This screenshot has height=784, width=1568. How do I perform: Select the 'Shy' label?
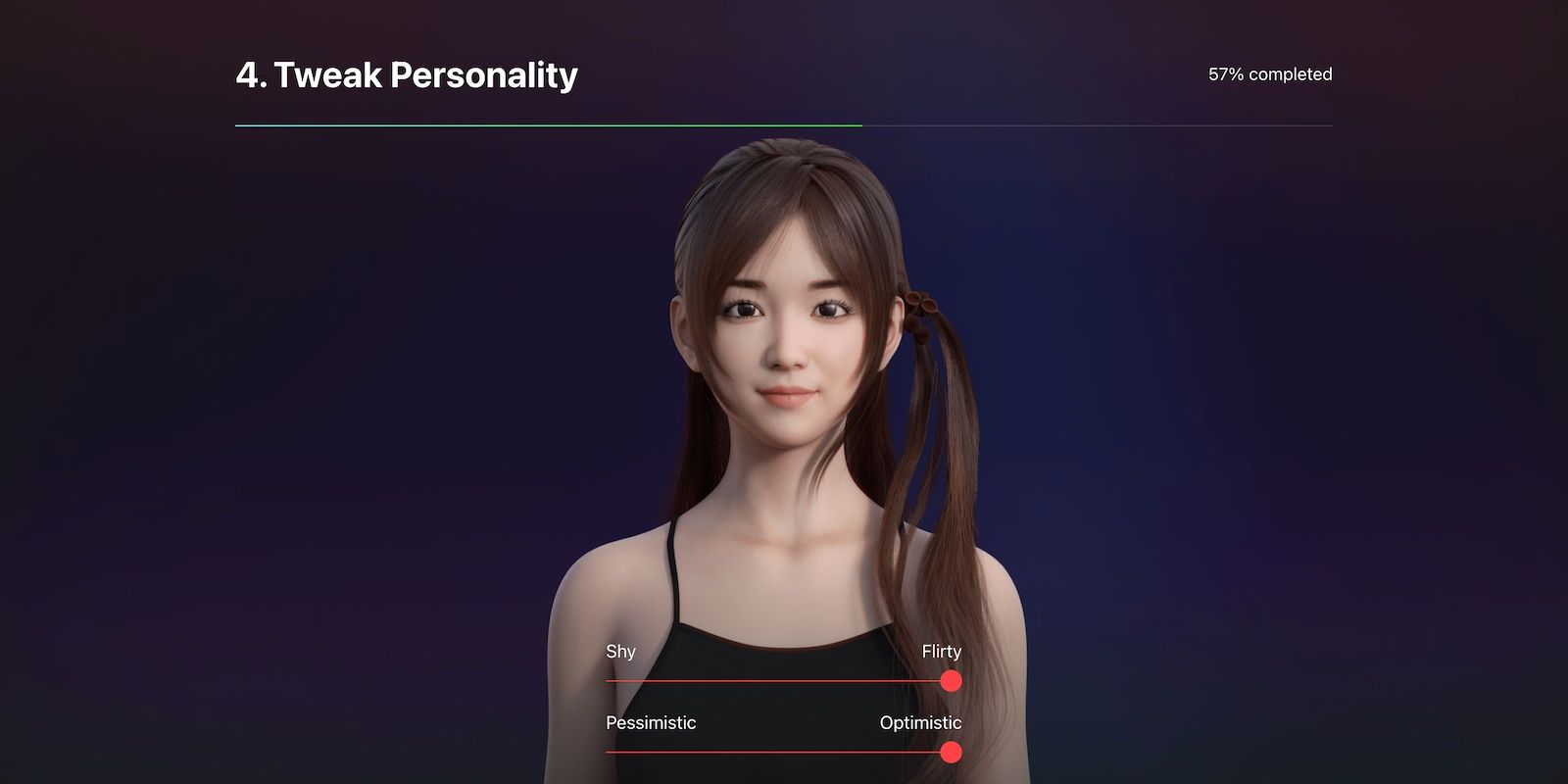pos(619,651)
